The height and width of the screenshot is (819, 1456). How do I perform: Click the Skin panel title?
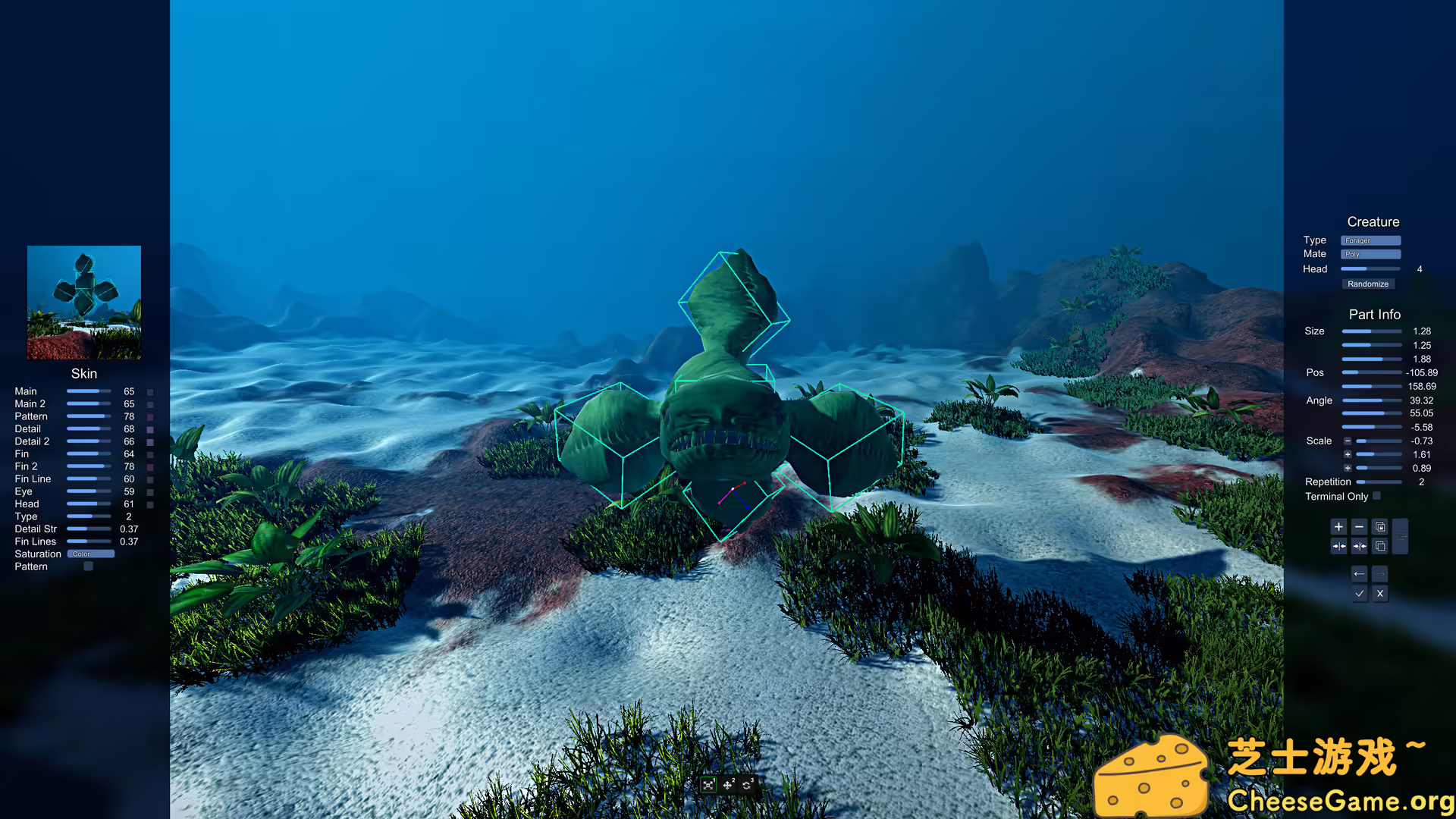(x=83, y=373)
